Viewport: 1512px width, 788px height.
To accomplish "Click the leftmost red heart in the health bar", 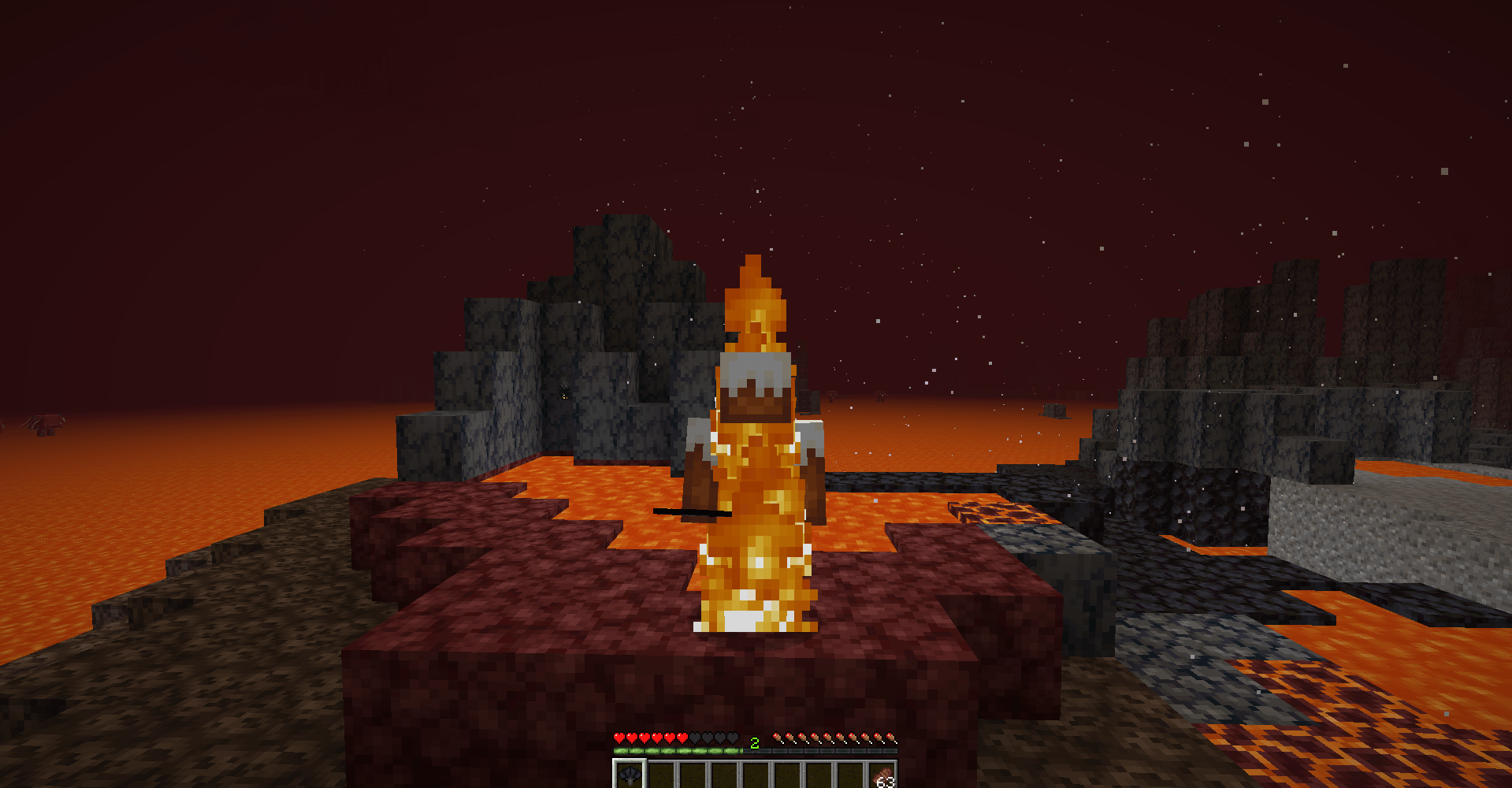I will pos(620,738).
